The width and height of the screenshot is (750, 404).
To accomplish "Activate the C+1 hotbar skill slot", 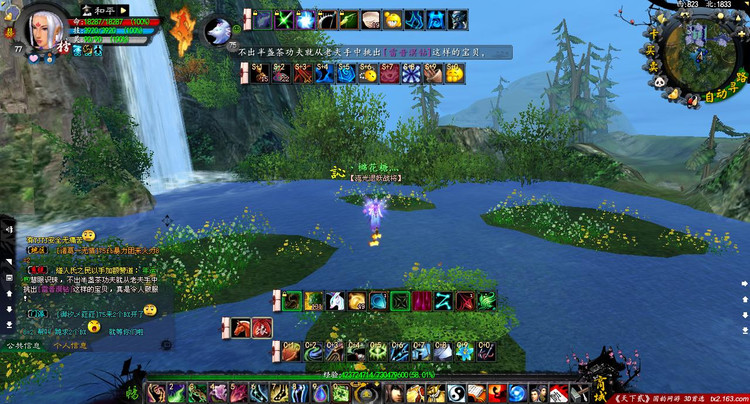I will [x=289, y=350].
